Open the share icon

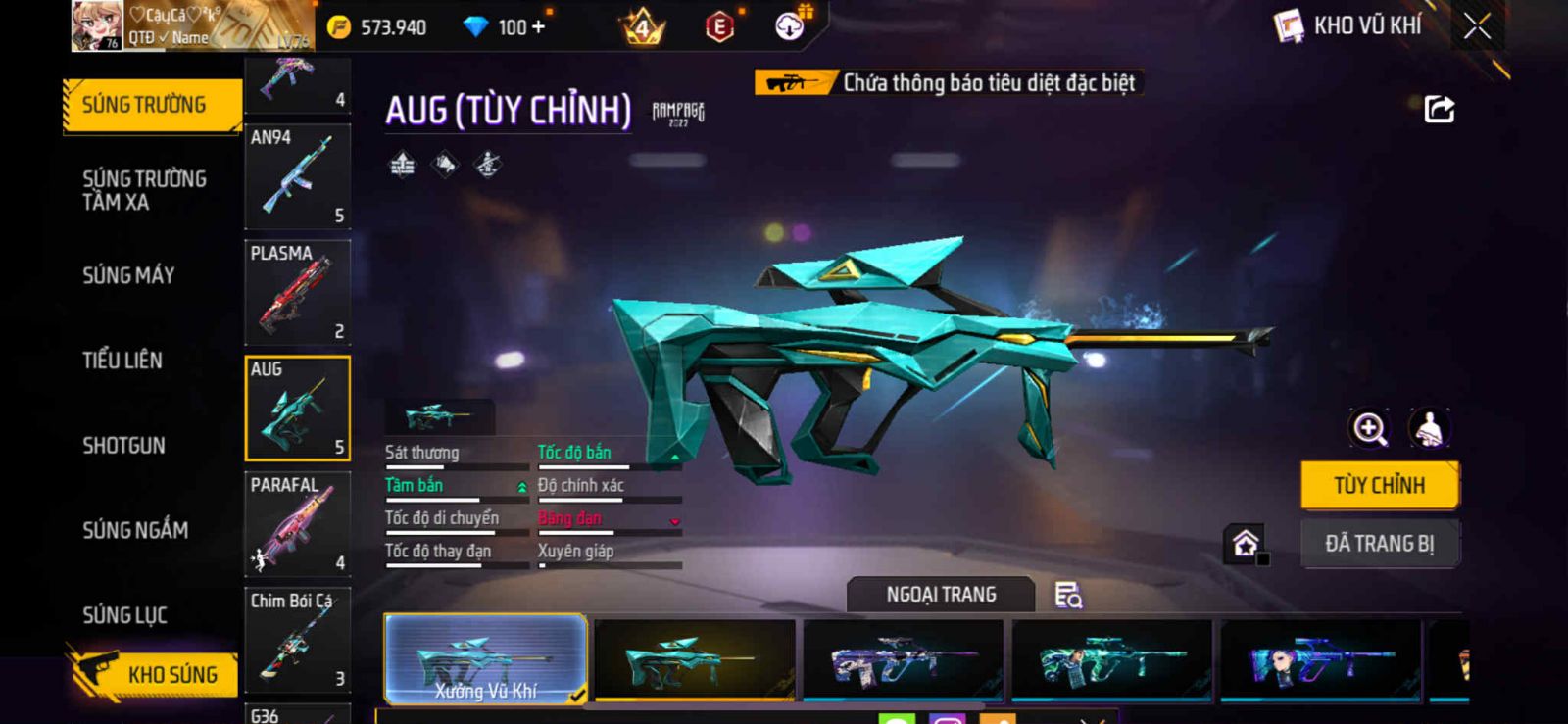1439,109
